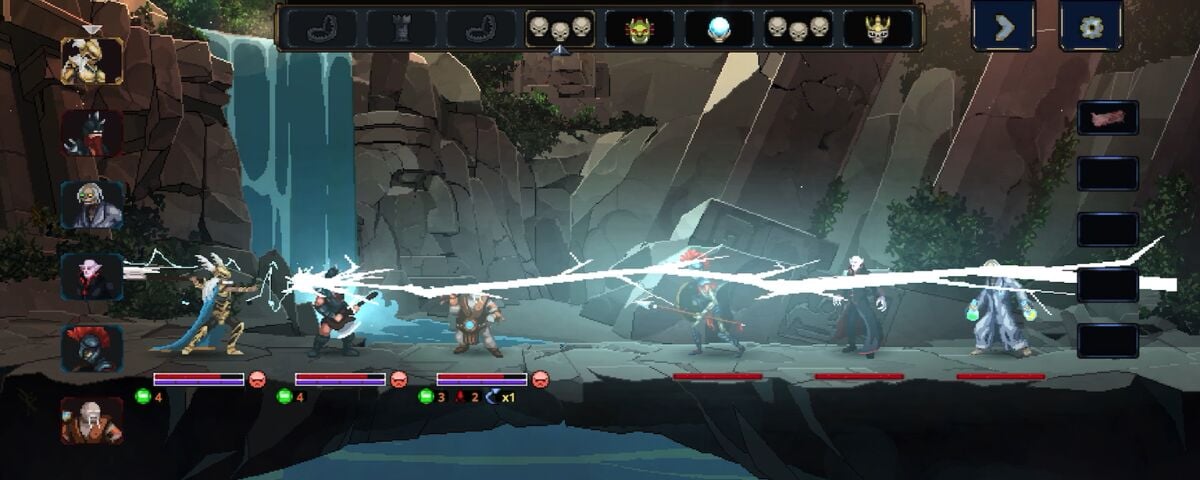1200x480 pixels.
Task: Pick the pale vampire portrait
Action: pyautogui.click(x=91, y=277)
